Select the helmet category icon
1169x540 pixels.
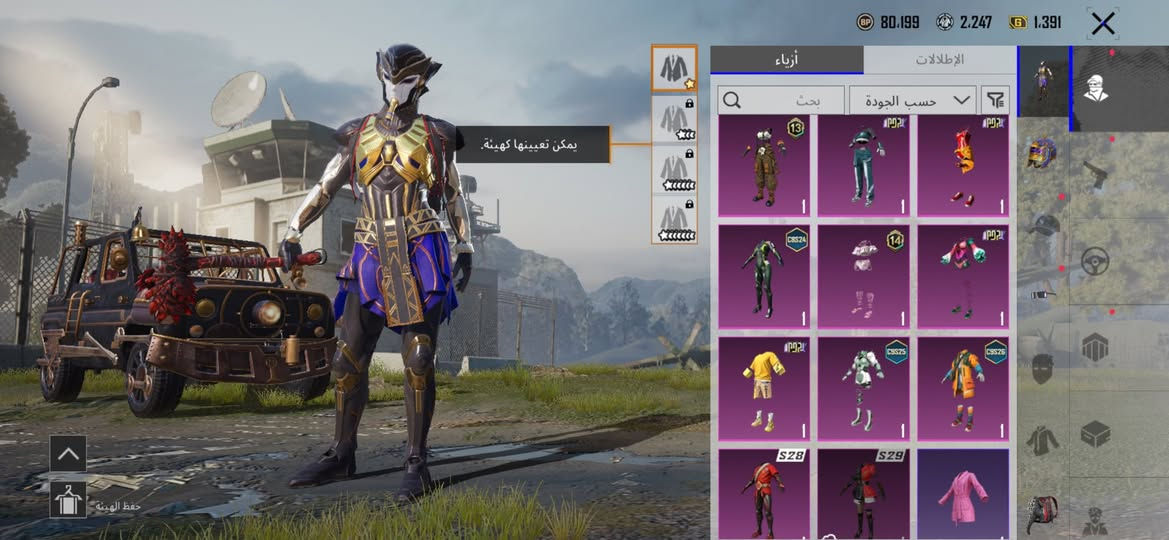[1042, 153]
